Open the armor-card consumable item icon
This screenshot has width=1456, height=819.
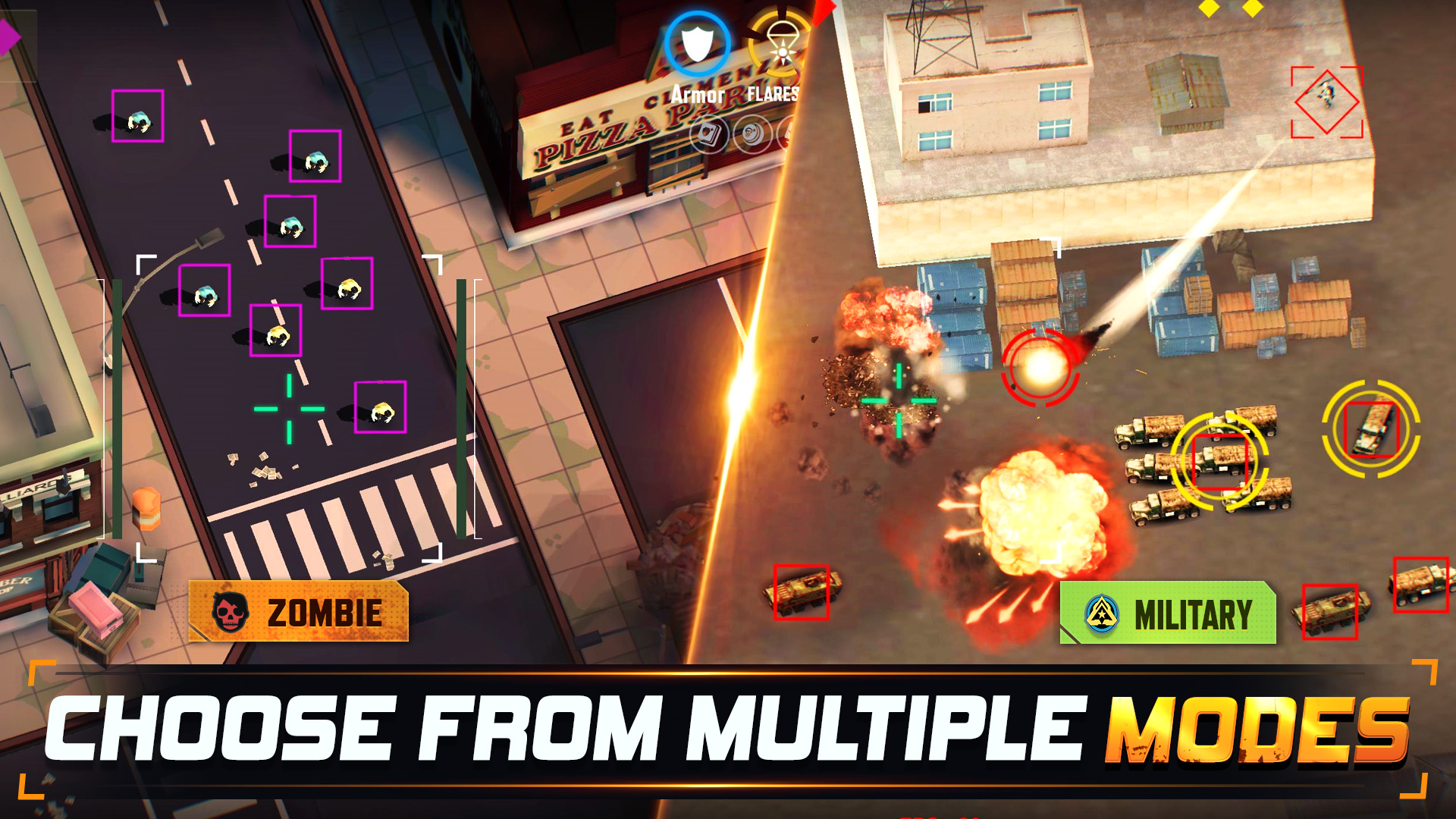709,135
